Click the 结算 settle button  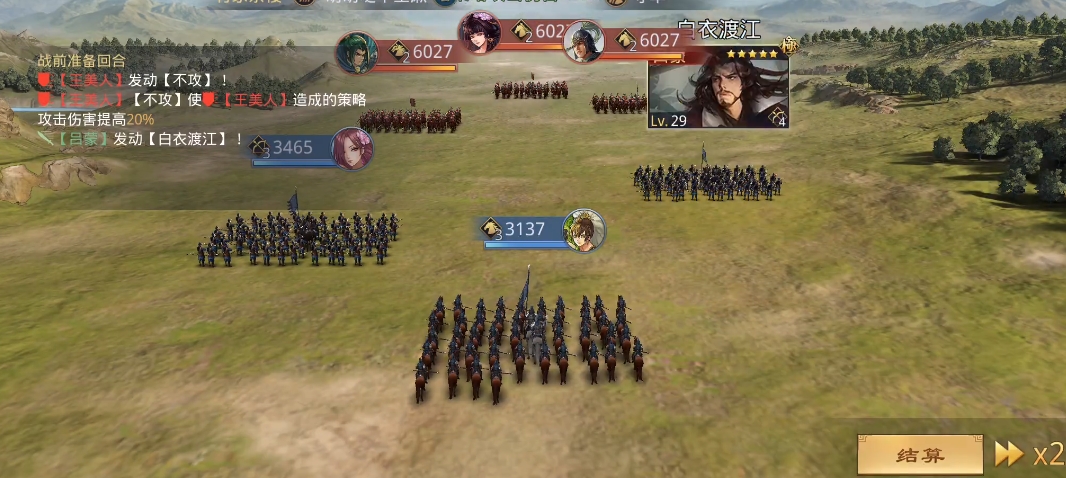point(920,455)
